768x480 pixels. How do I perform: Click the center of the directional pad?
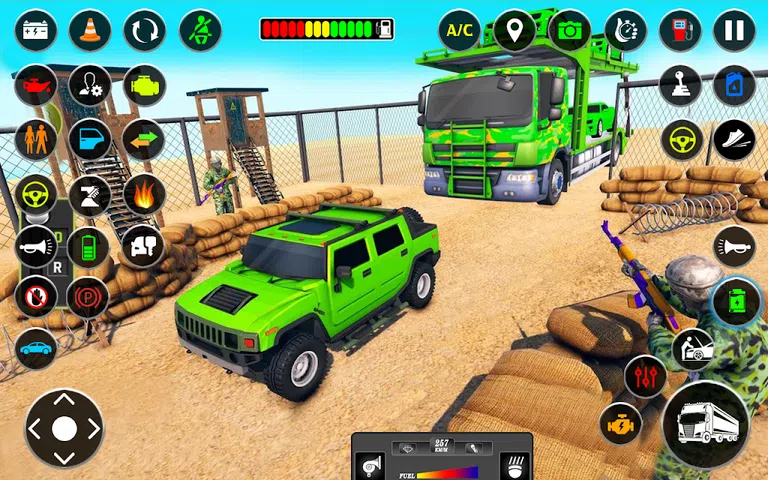[64, 429]
